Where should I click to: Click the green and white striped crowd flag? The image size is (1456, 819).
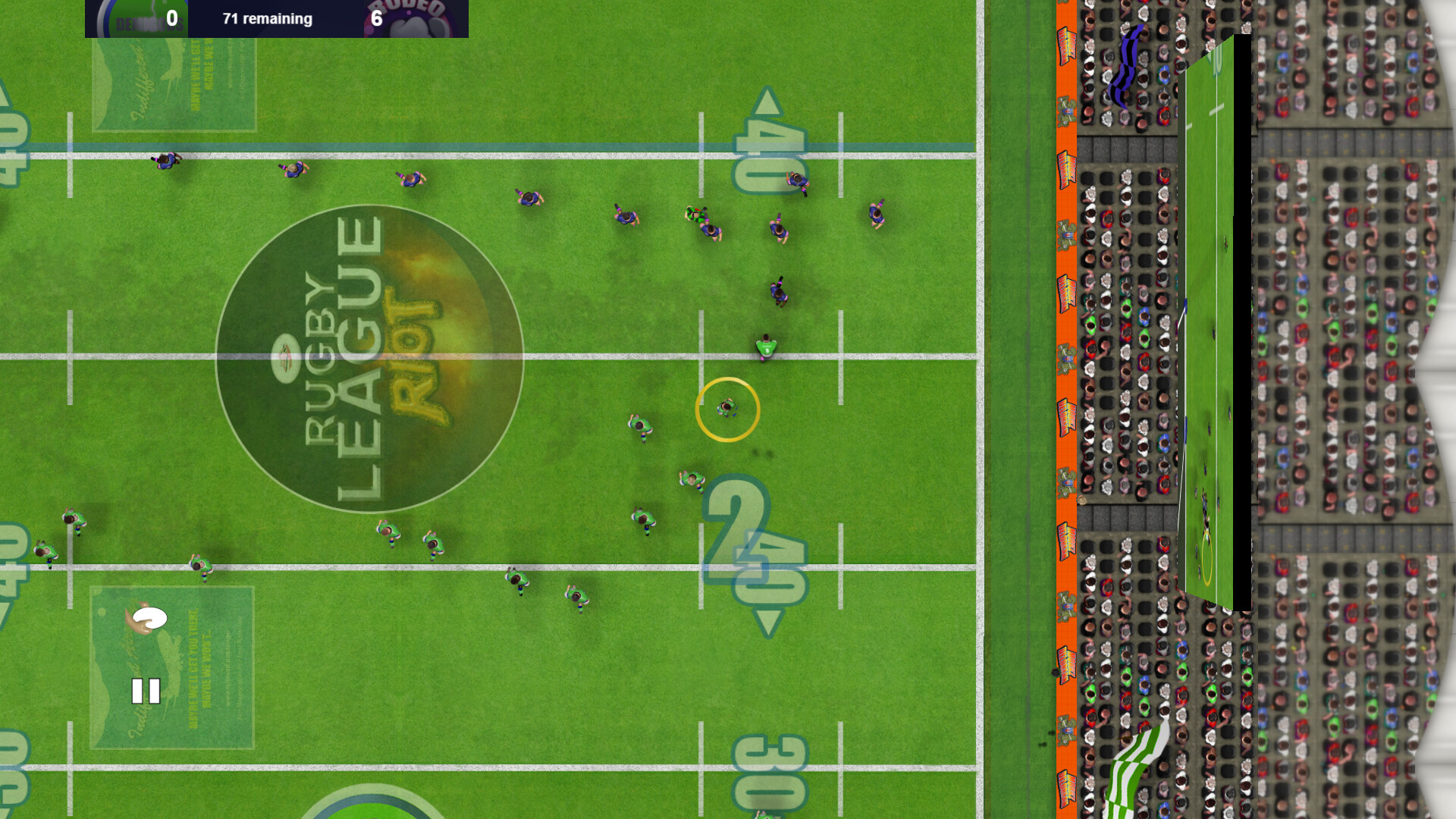click(1136, 766)
